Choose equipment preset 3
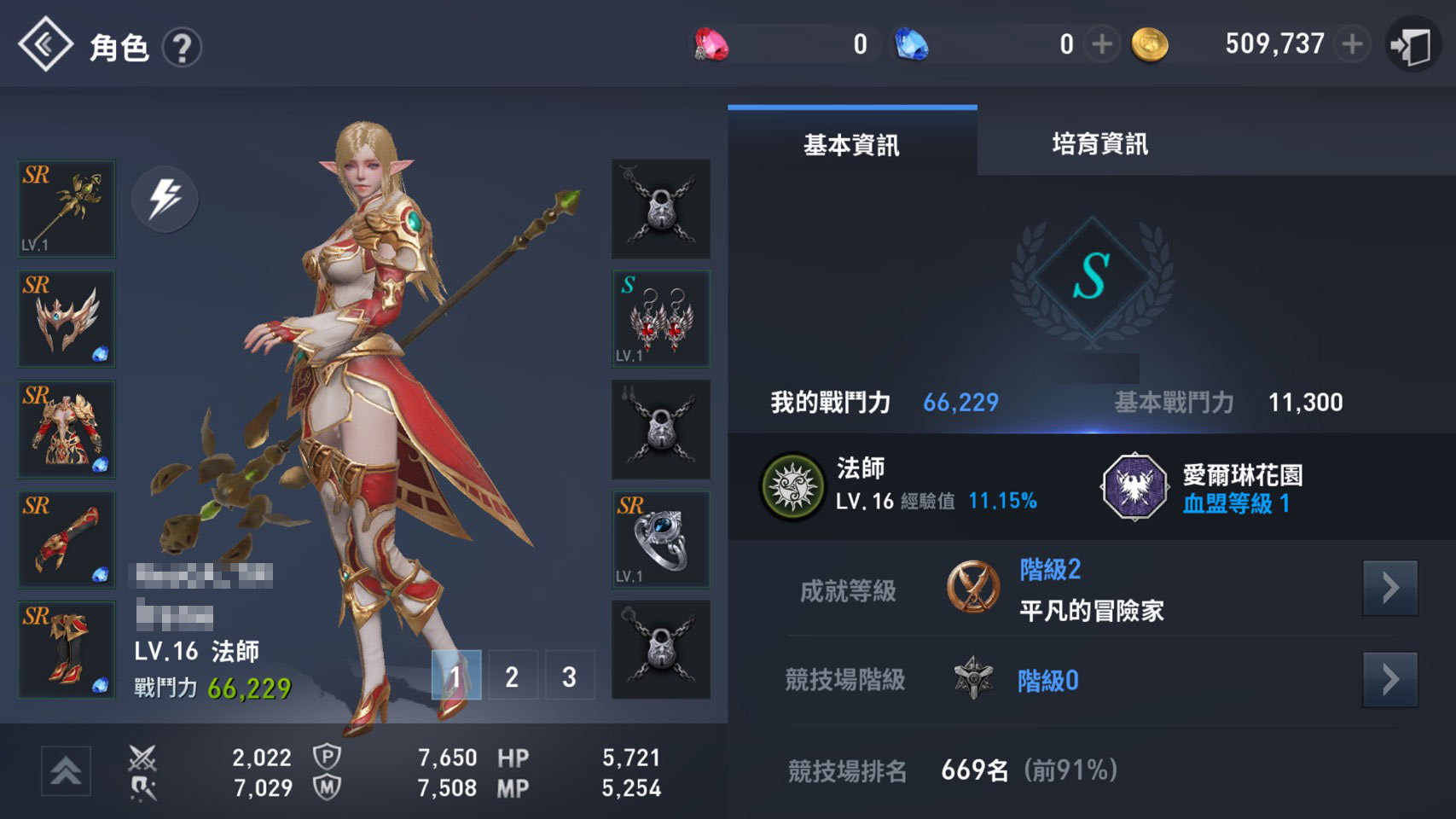 (569, 676)
